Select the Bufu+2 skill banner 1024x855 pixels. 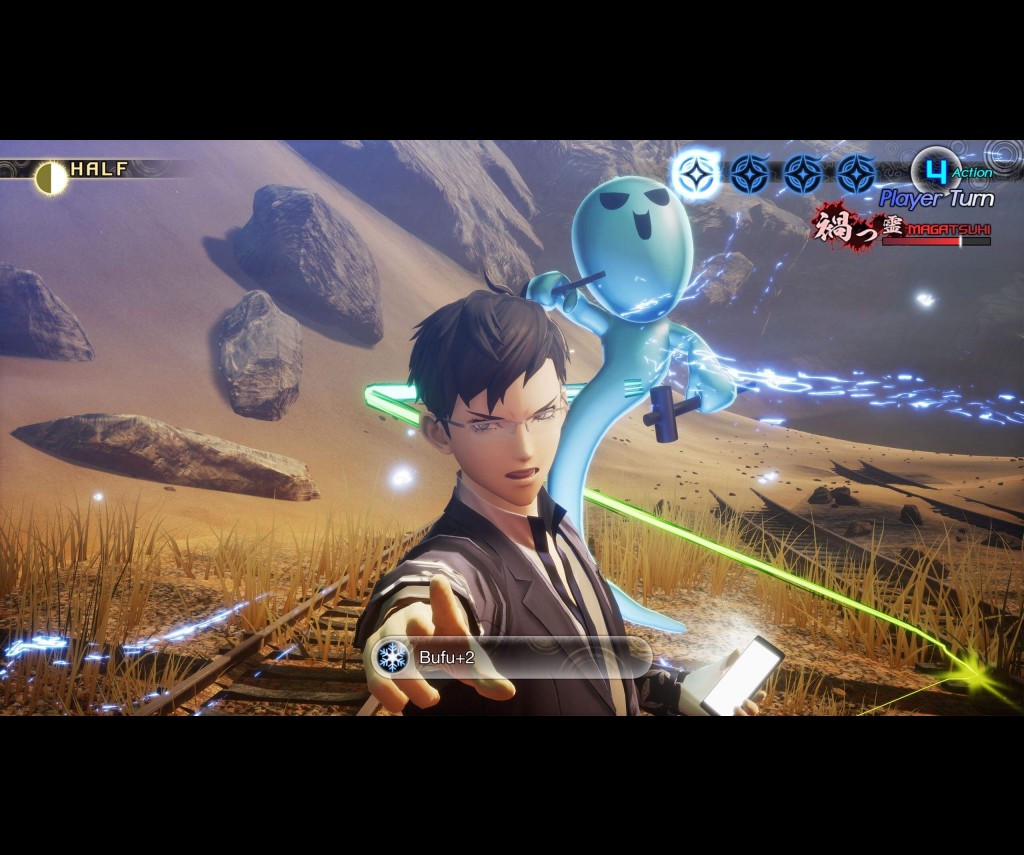[512, 657]
